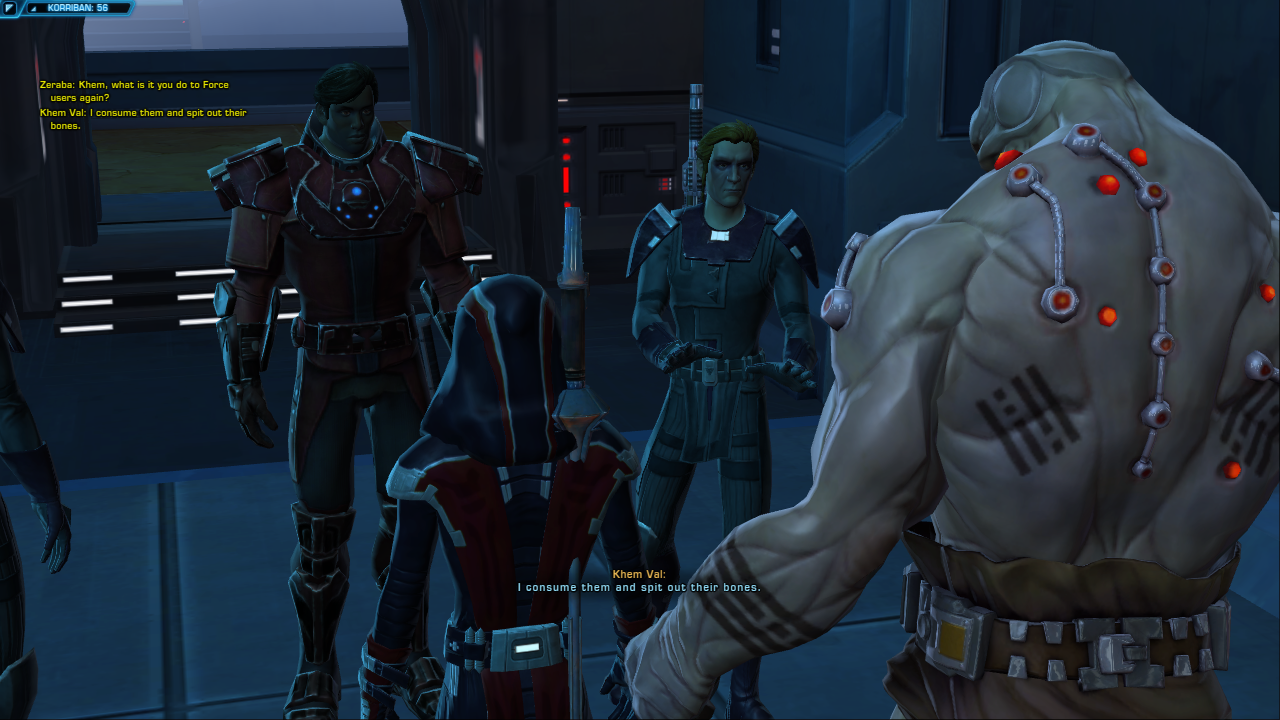Open the Korriban: 56 chat channel tab
Viewport: 1280px width, 720px height.
coord(77,8)
